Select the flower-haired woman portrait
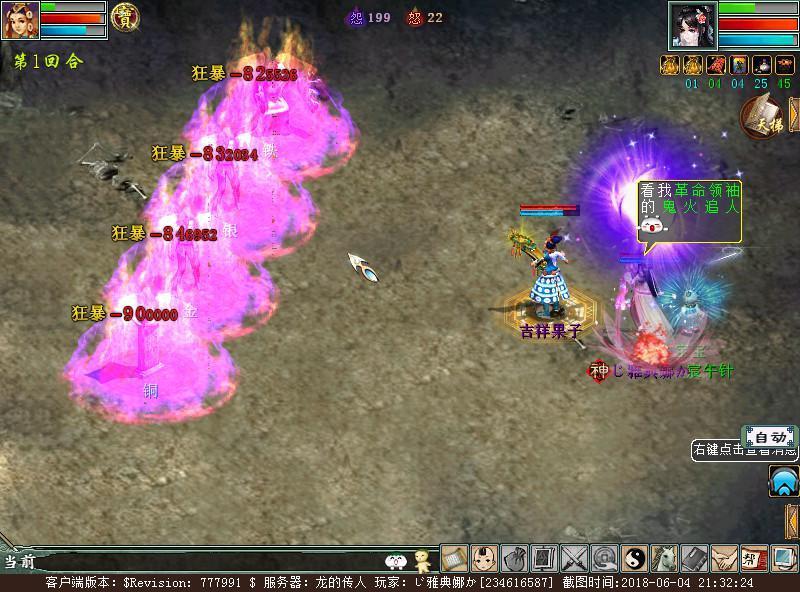The height and width of the screenshot is (592, 800). point(694,25)
